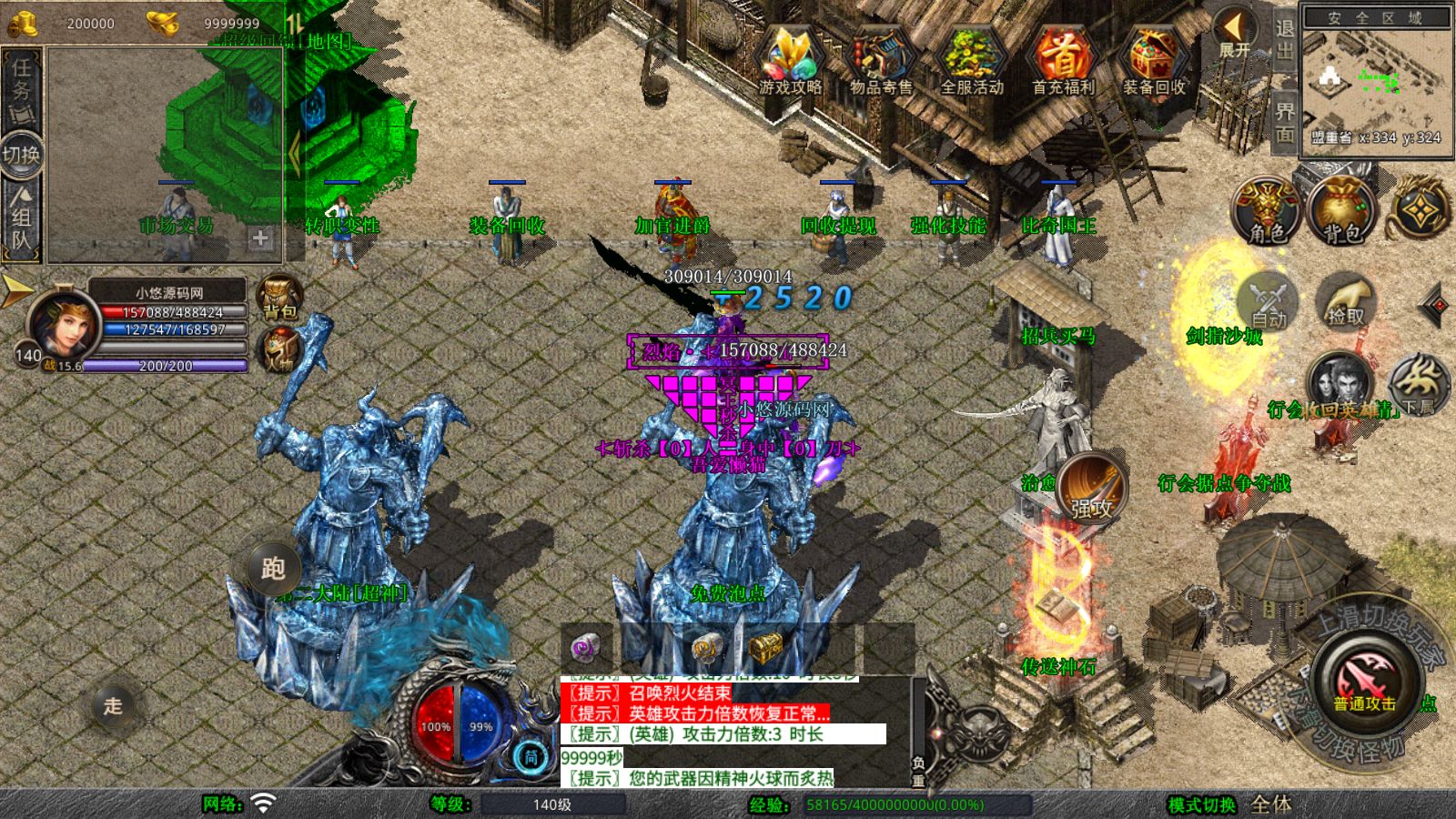
Task: Switch to 跑 run mode
Action: (273, 568)
